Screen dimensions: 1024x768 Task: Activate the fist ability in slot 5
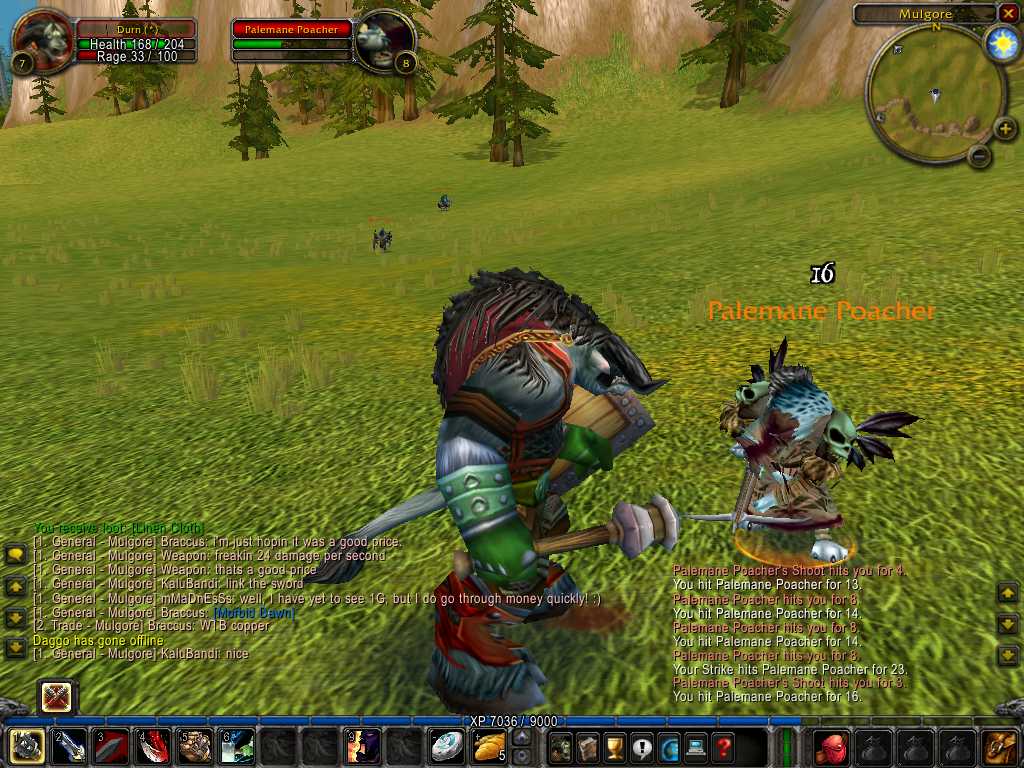(196, 747)
